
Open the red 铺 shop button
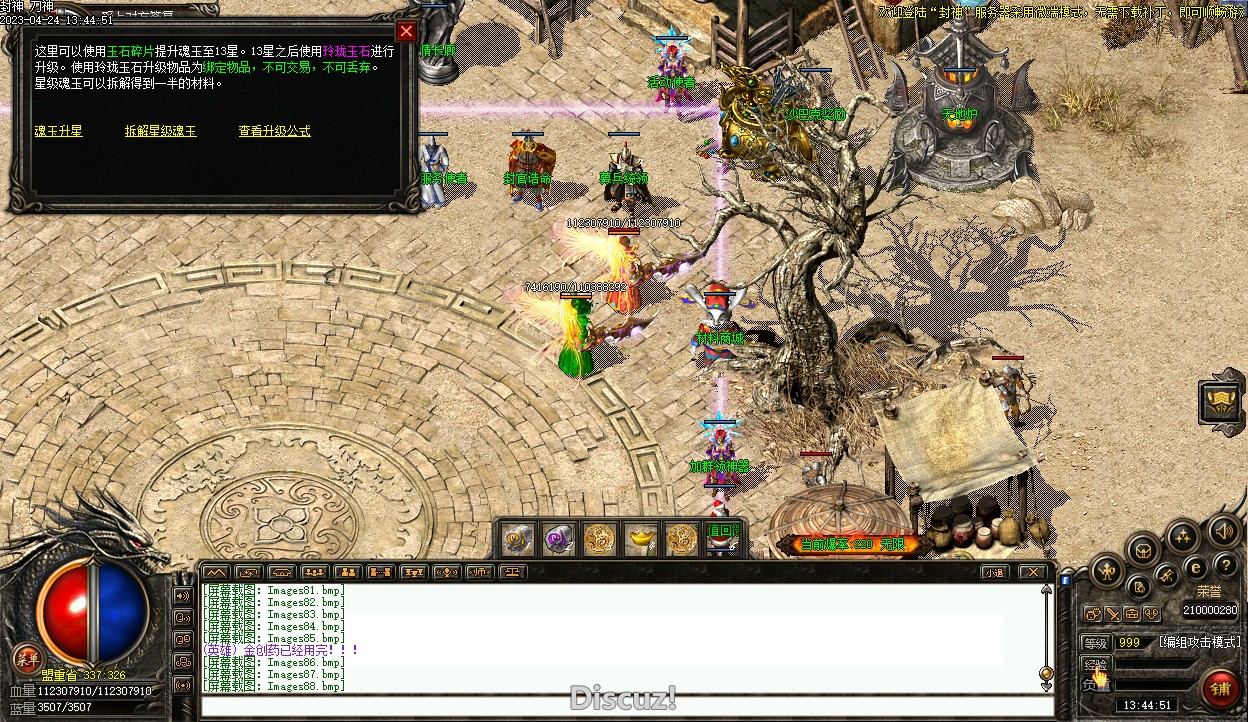pyautogui.click(x=1220, y=688)
